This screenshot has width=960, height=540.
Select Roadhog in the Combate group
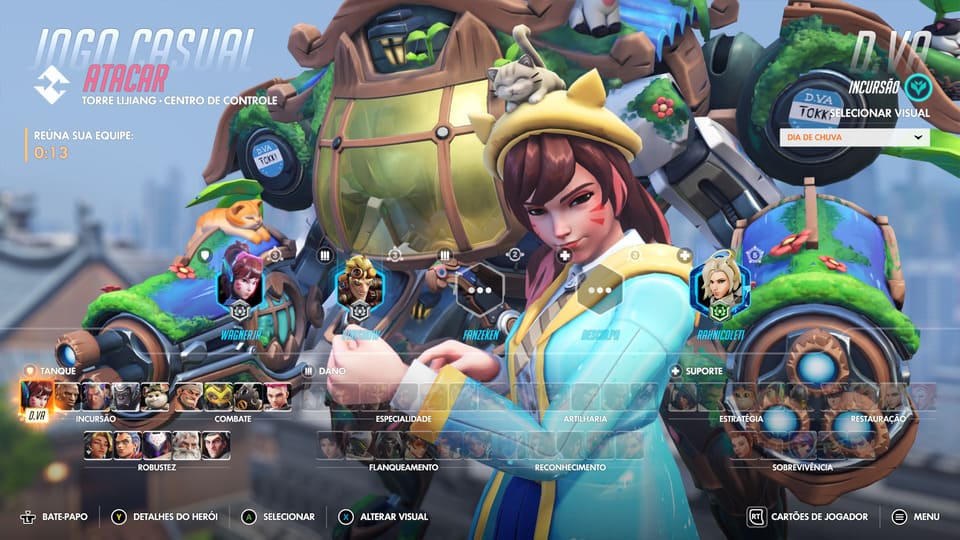248,397
